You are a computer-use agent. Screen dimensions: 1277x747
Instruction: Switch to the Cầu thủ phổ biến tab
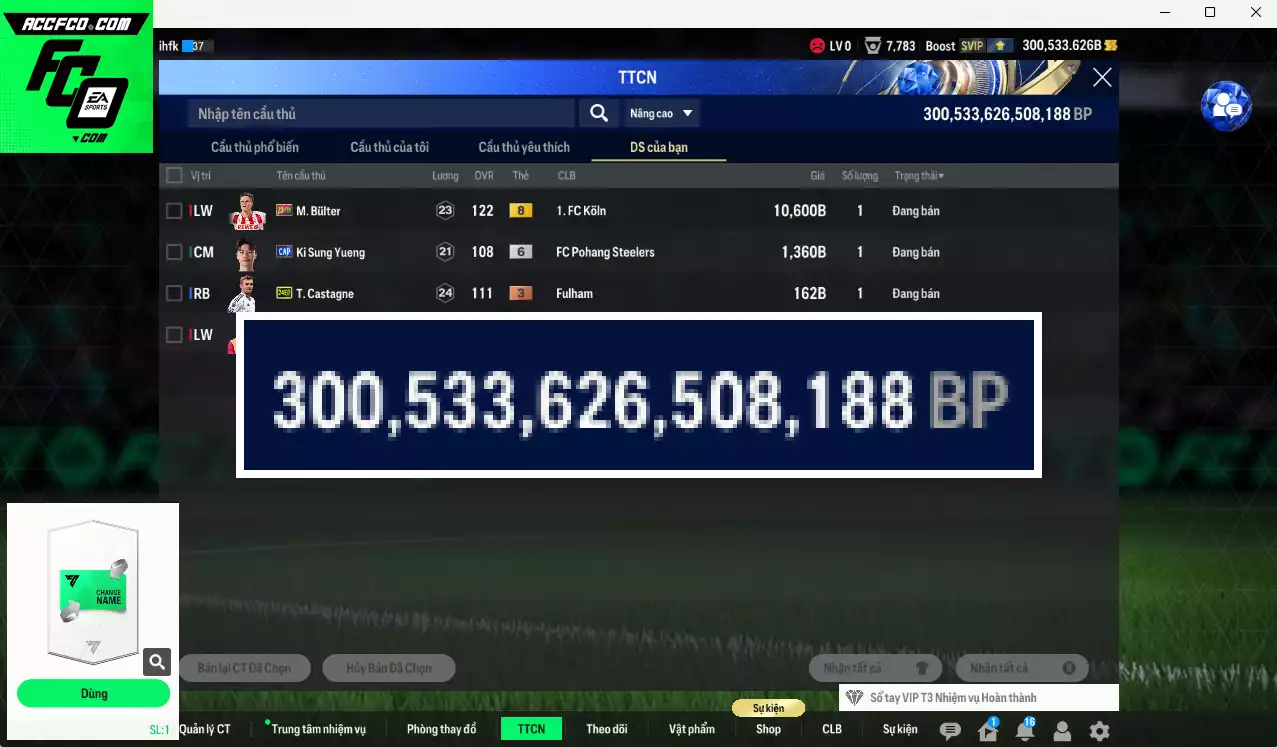[x=255, y=147]
